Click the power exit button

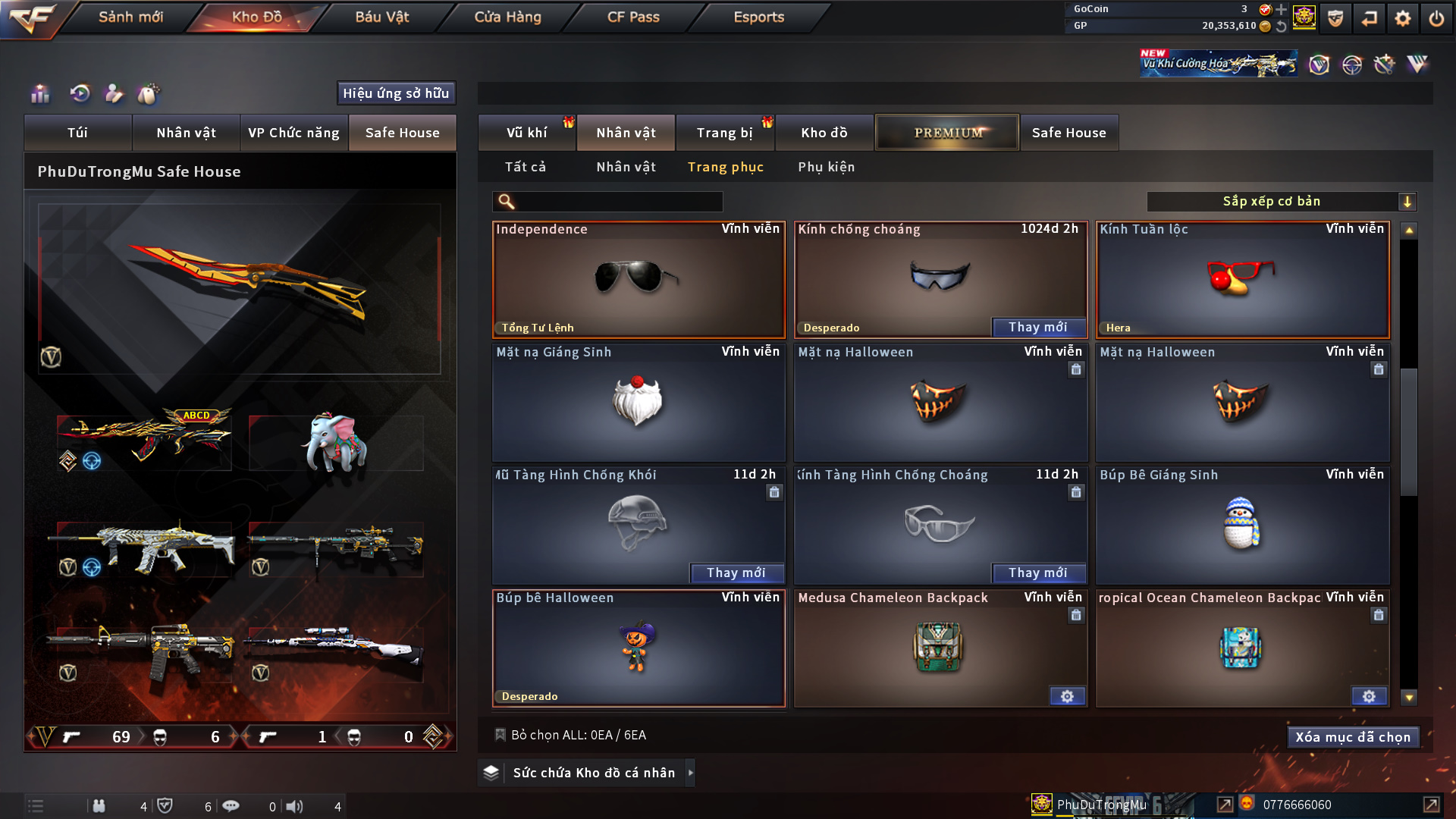coord(1436,18)
